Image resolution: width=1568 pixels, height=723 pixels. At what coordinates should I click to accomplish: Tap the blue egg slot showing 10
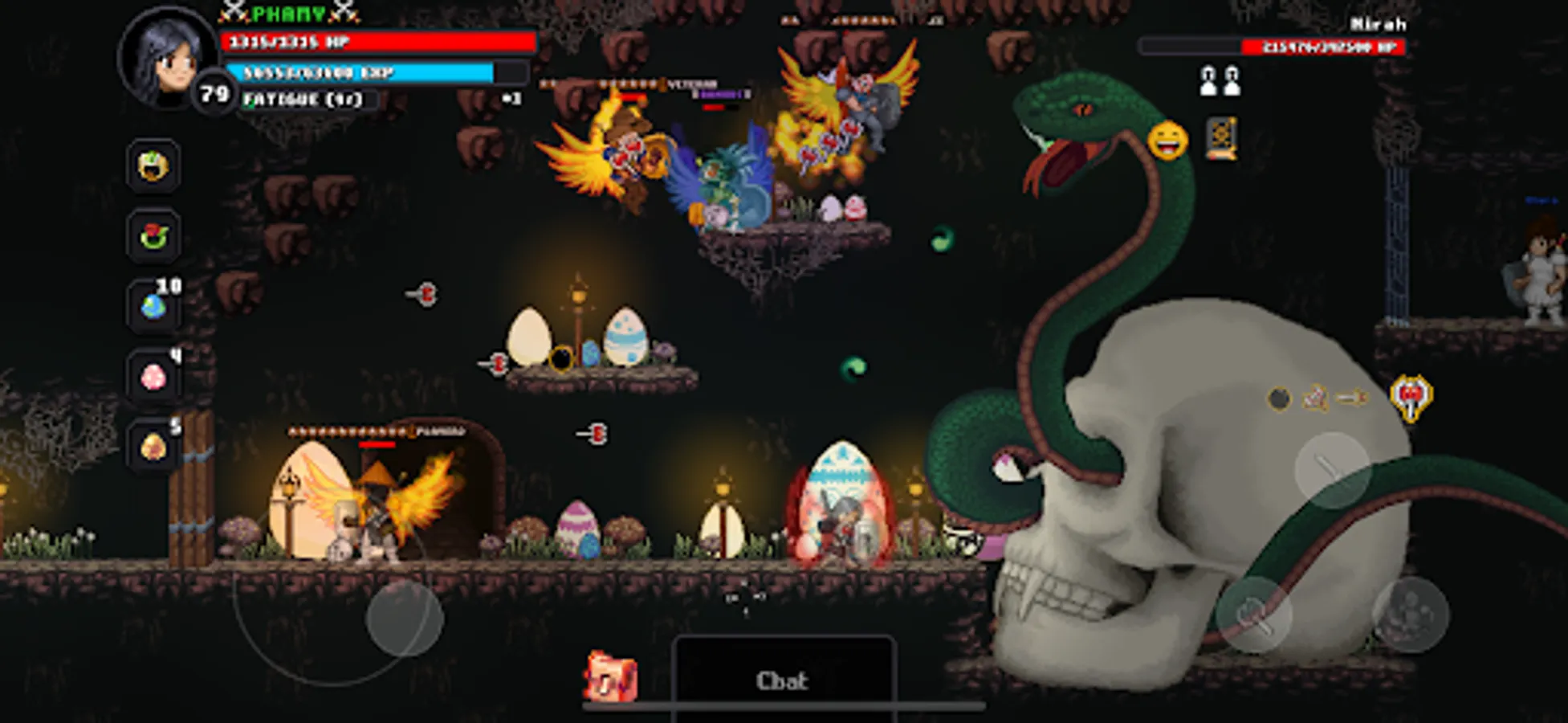click(x=153, y=306)
